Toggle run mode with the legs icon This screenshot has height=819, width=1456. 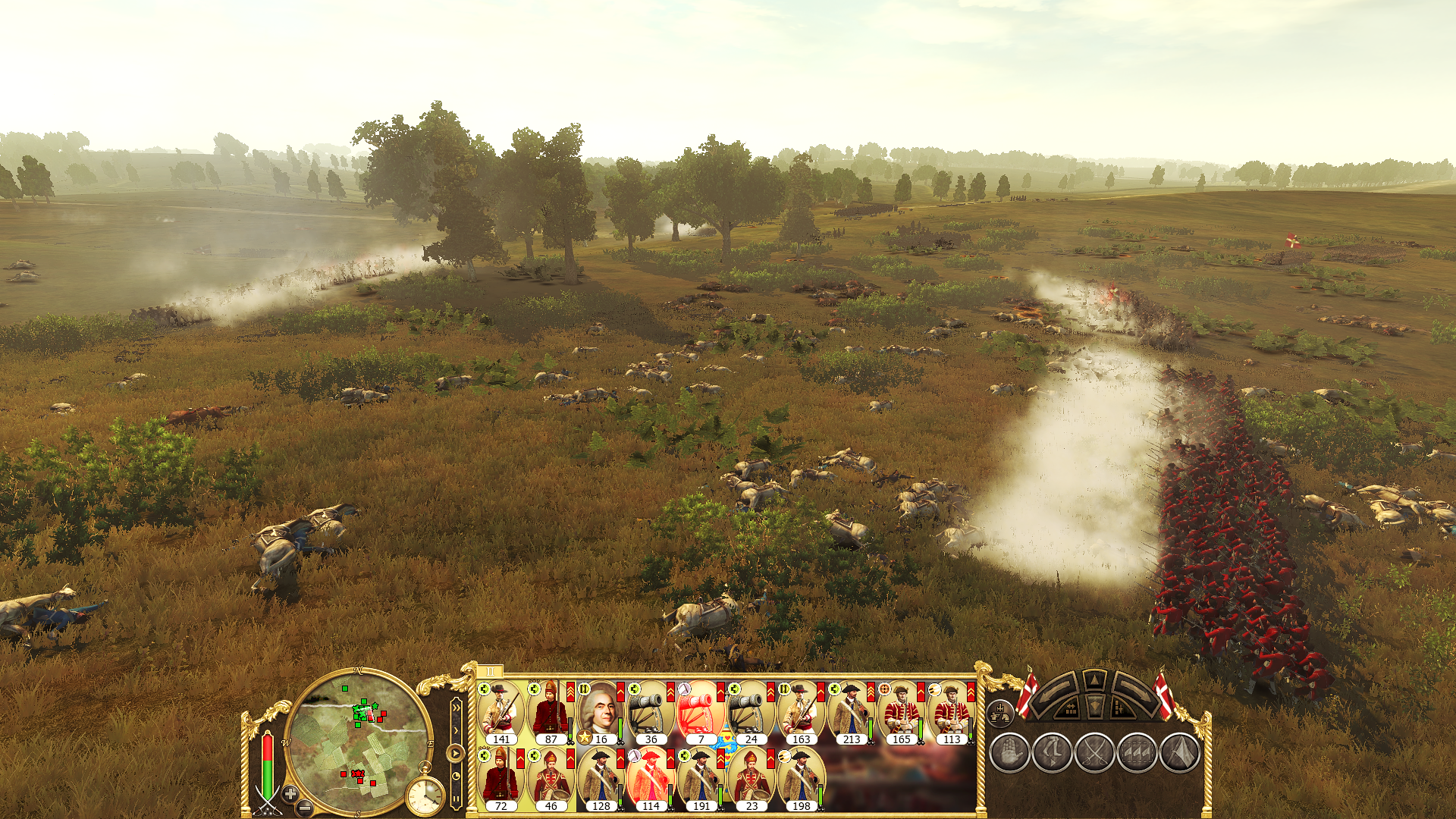pos(1052,753)
